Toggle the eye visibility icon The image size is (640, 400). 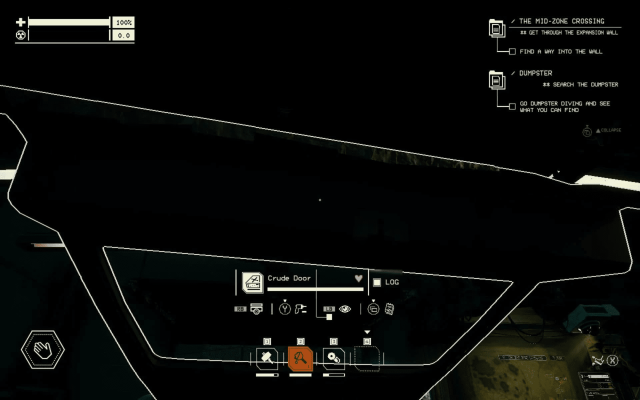[345, 309]
